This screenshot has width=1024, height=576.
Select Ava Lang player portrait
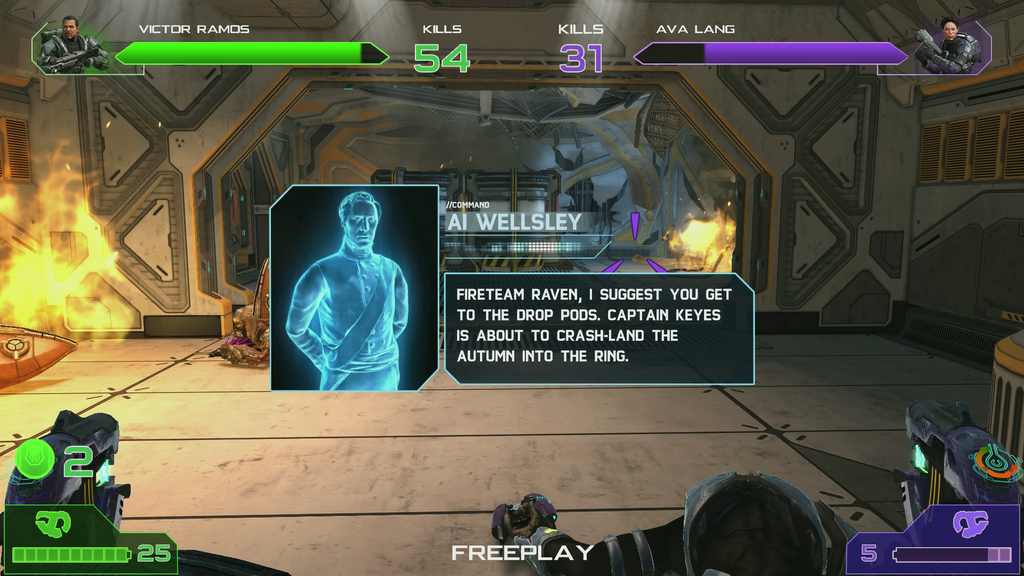point(948,48)
